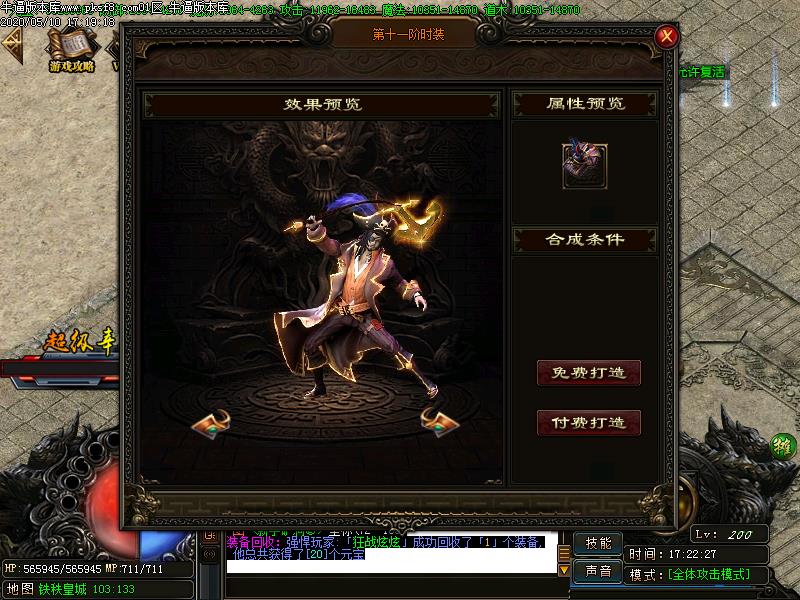Open the 地图 map
The height and width of the screenshot is (600, 800).
(19, 589)
